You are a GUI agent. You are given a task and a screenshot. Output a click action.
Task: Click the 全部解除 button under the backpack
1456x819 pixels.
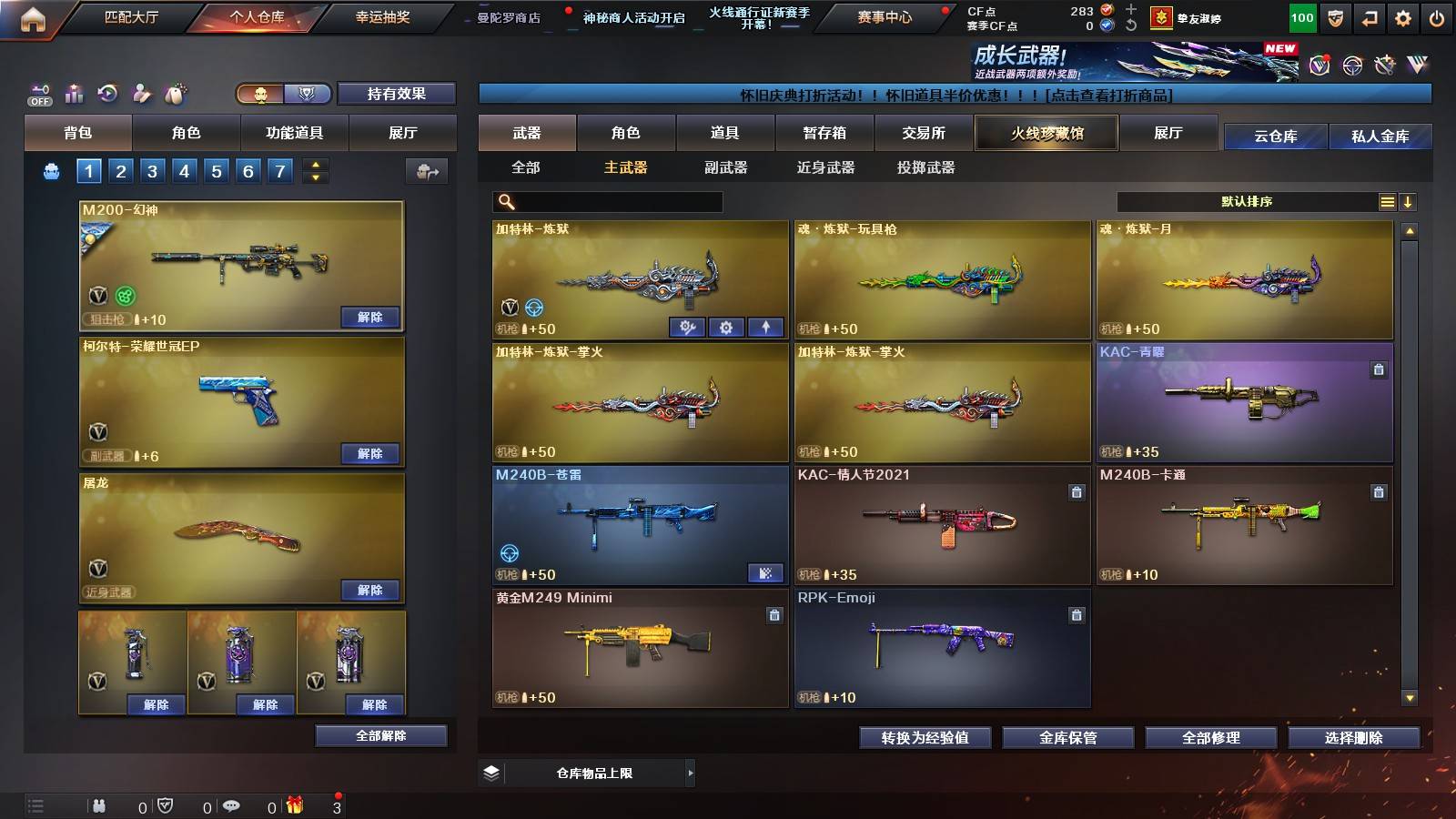click(380, 735)
